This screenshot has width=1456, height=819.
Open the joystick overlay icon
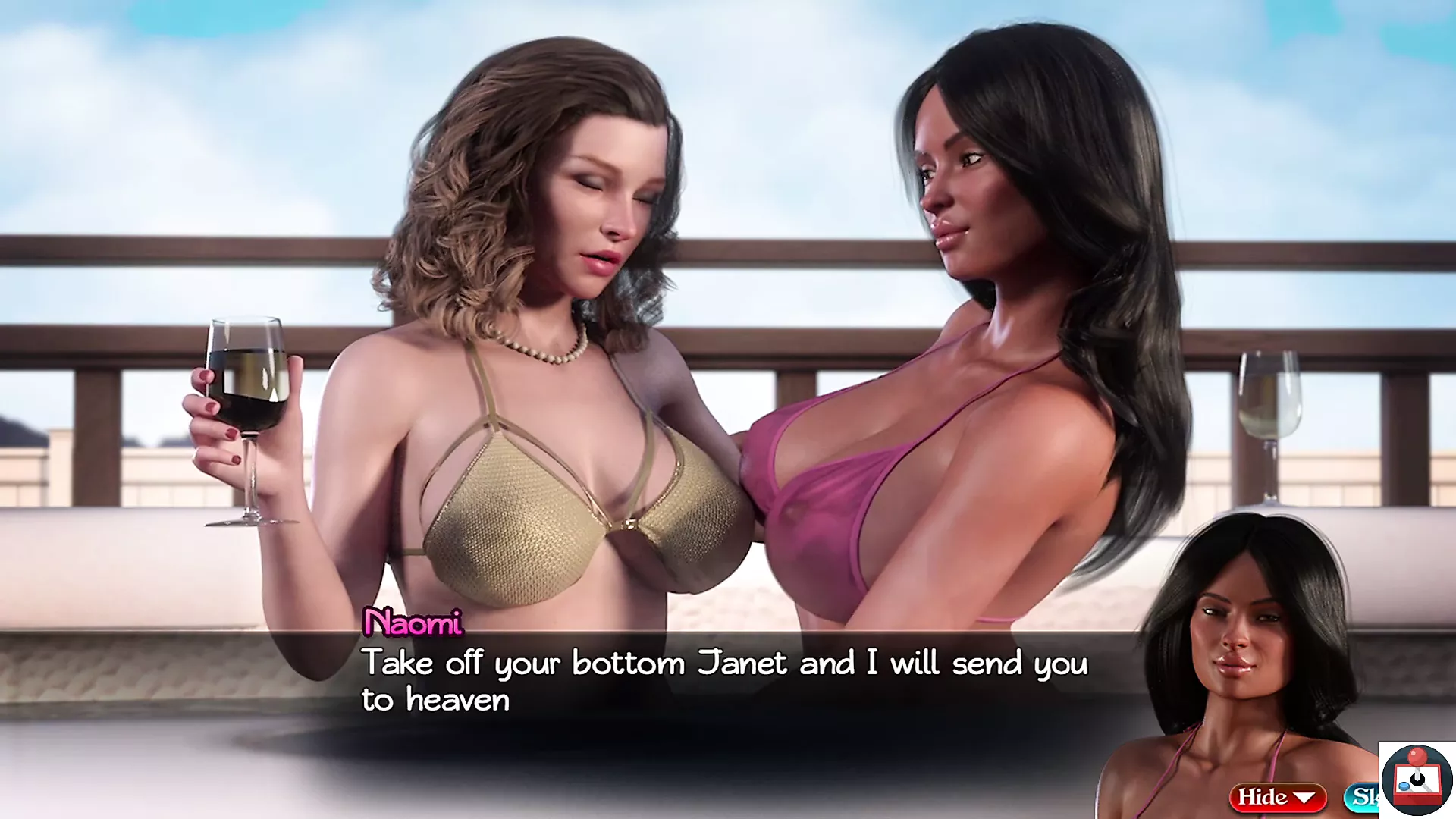click(1417, 780)
